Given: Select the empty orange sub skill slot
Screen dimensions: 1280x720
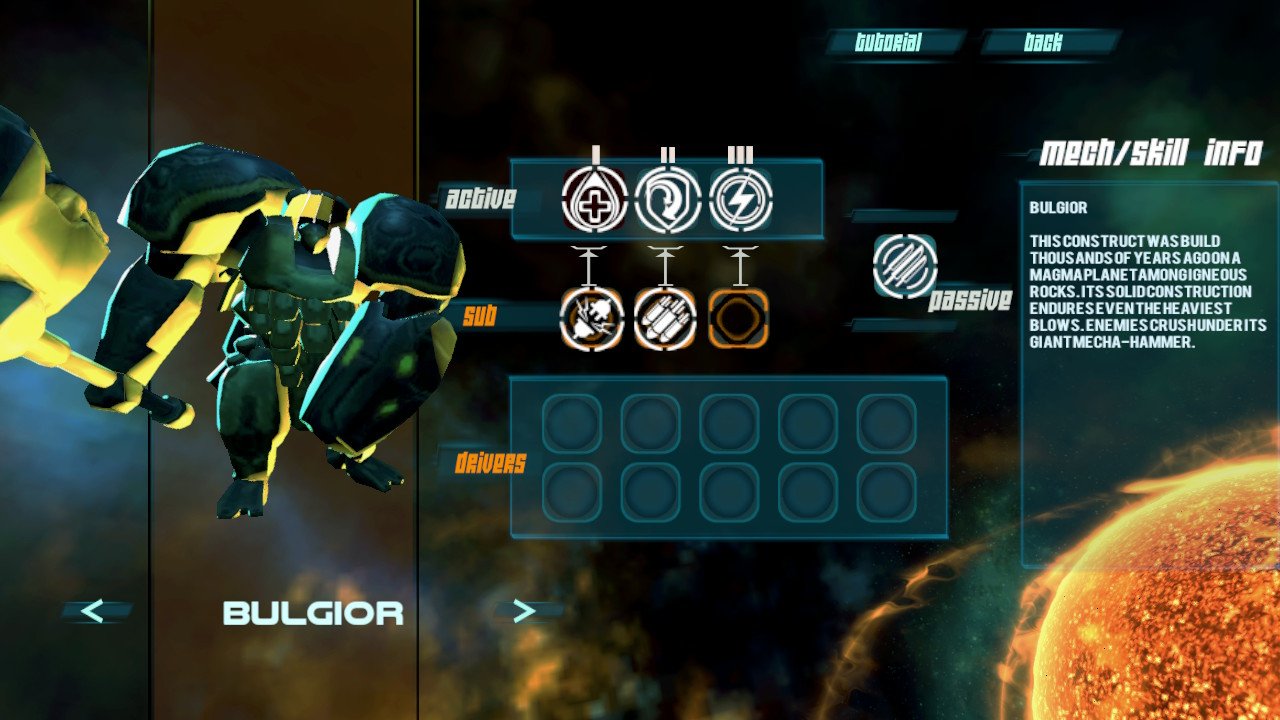Looking at the screenshot, I should (x=738, y=319).
